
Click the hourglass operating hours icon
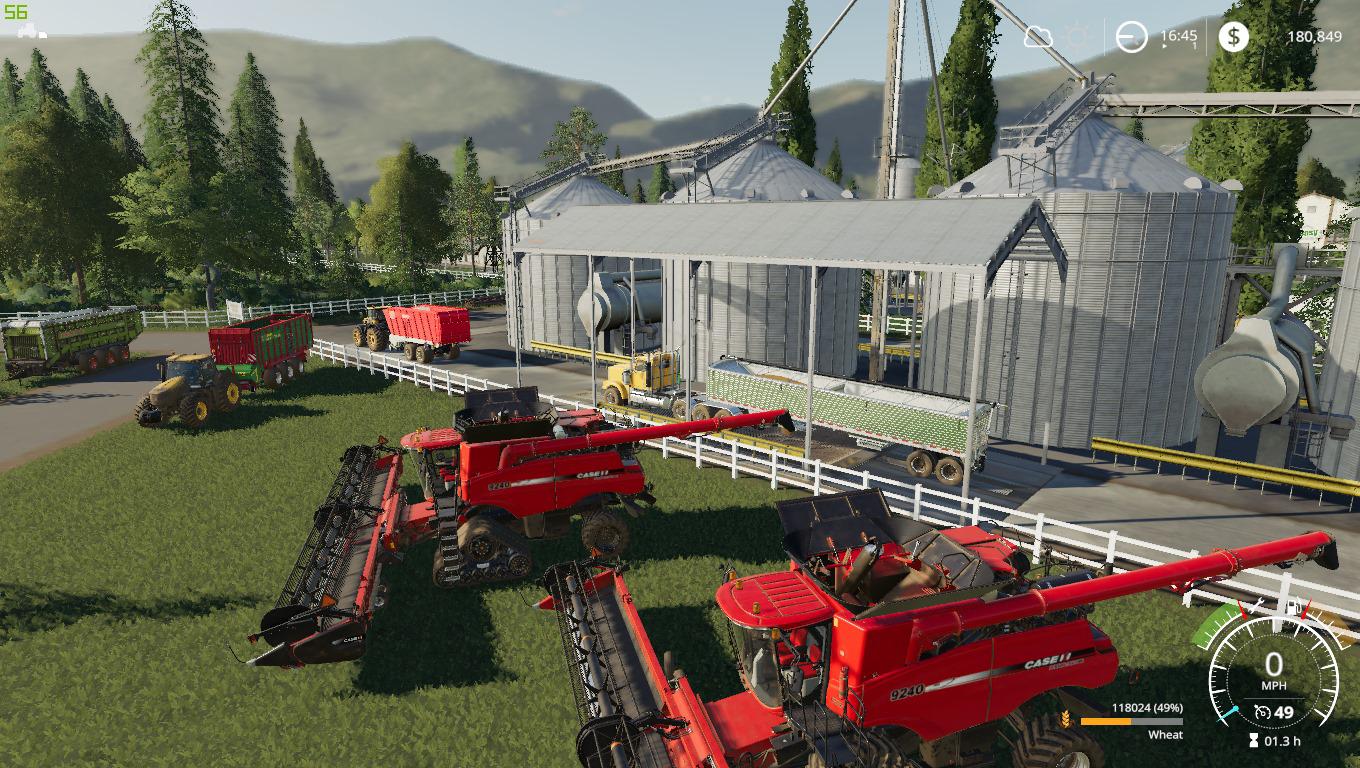click(x=1253, y=740)
